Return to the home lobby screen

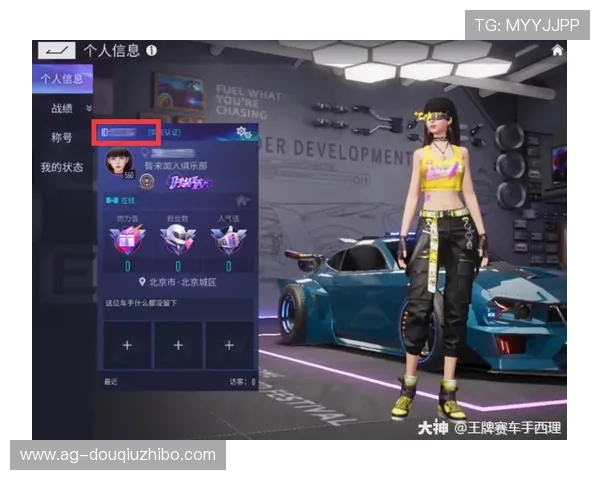point(557,50)
